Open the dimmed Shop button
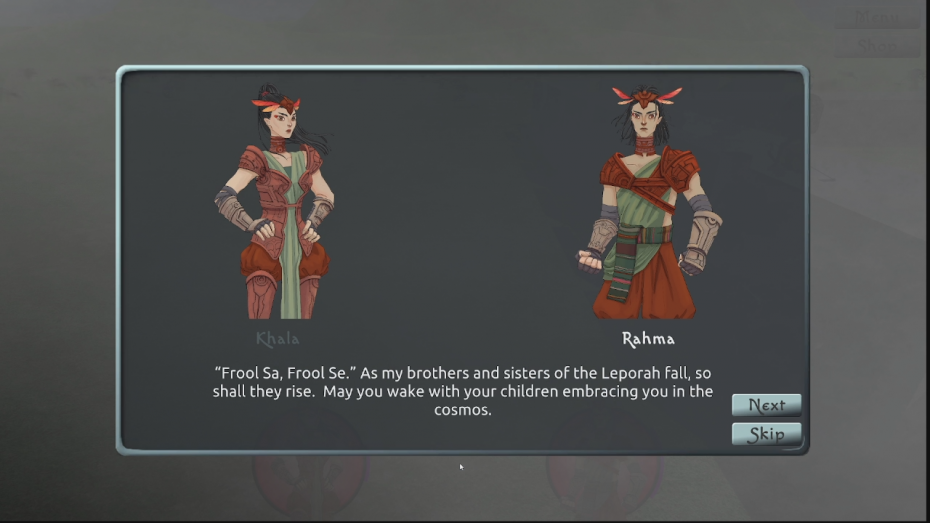 click(x=877, y=46)
